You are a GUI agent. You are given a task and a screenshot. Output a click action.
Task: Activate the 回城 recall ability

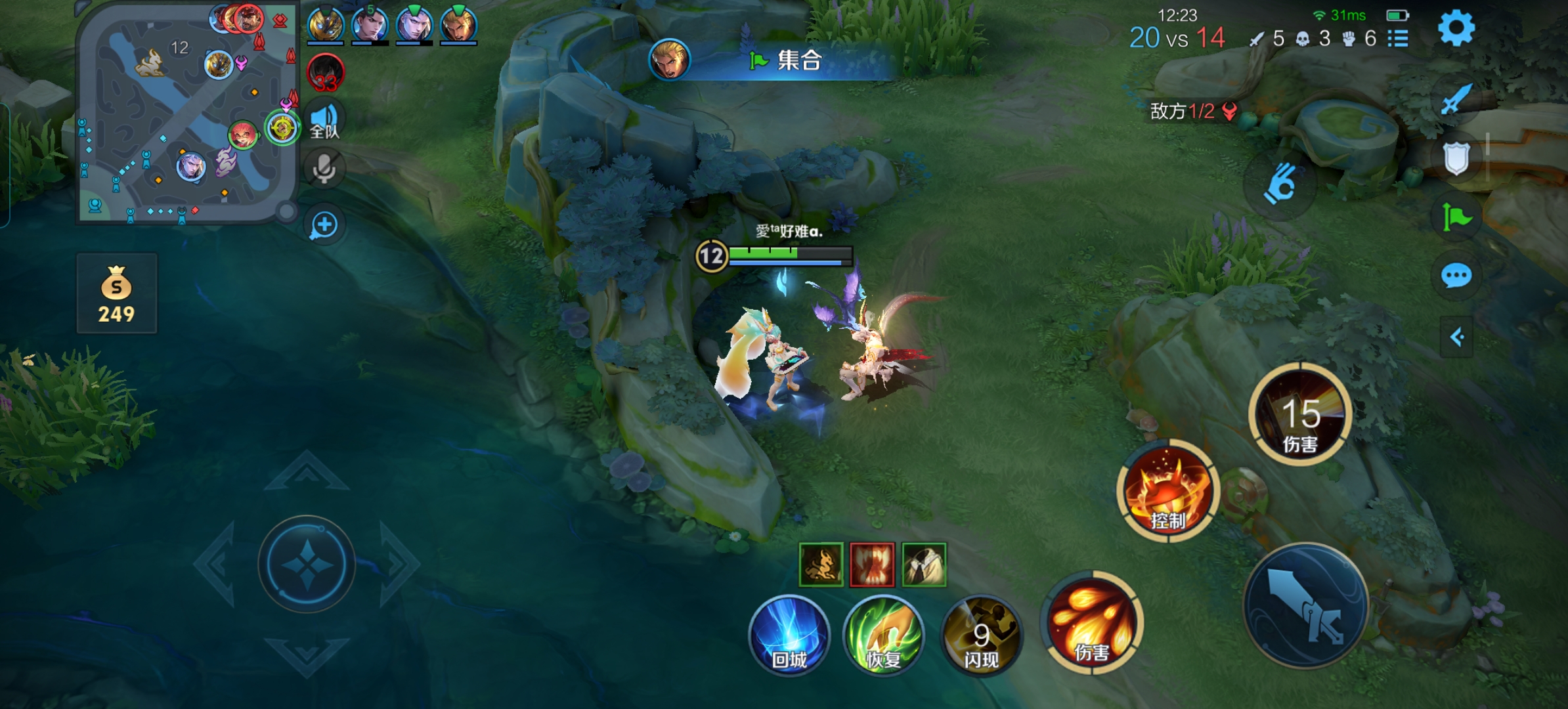pos(789,635)
